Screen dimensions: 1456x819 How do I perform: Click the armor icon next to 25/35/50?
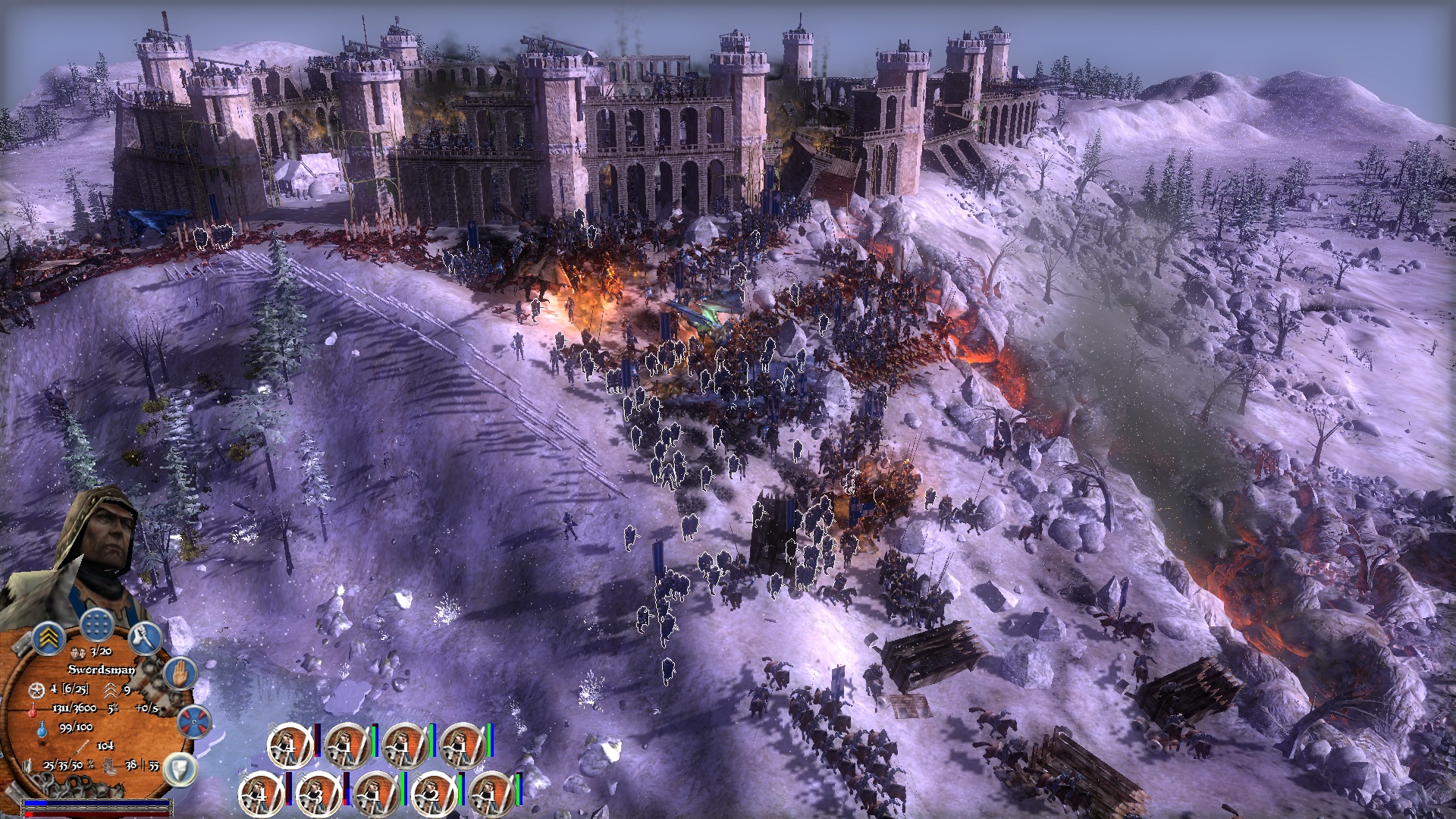click(27, 765)
